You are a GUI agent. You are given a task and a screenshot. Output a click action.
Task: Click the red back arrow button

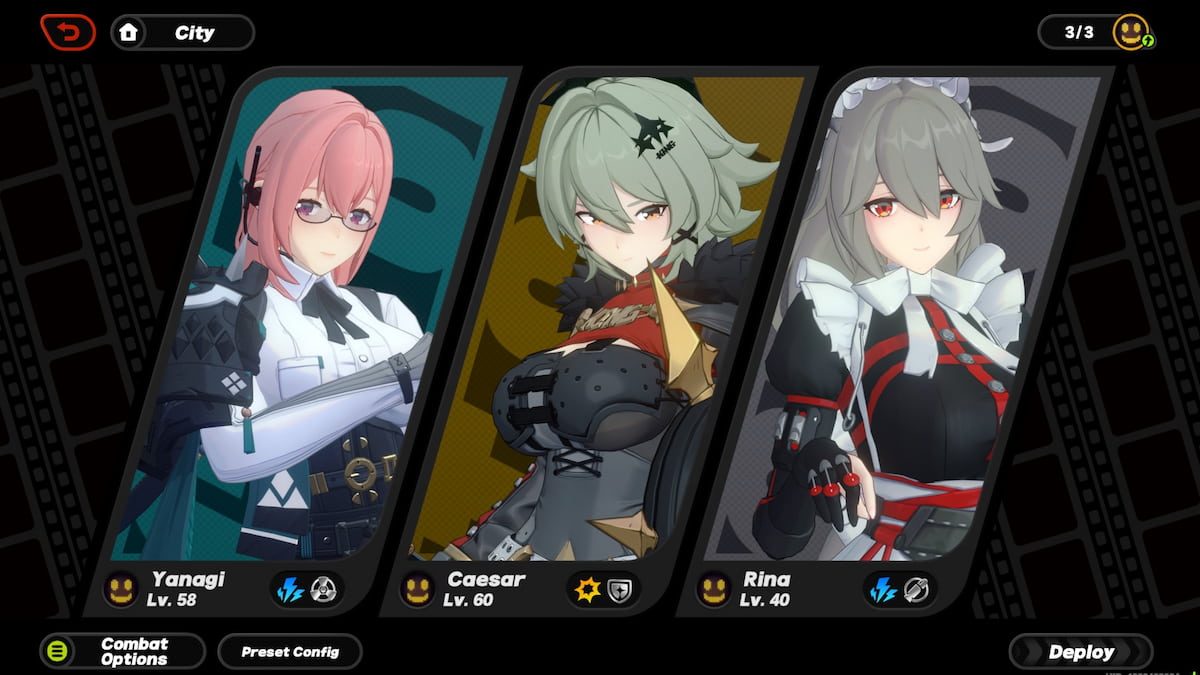pos(68,32)
